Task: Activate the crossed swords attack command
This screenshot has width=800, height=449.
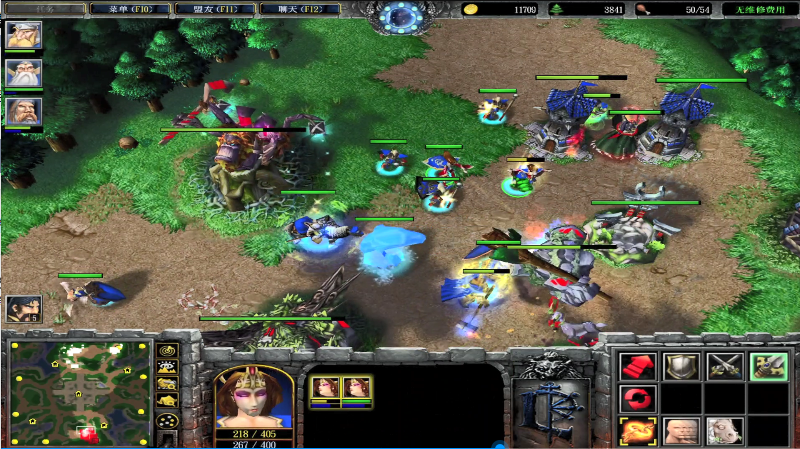Action: click(x=724, y=366)
